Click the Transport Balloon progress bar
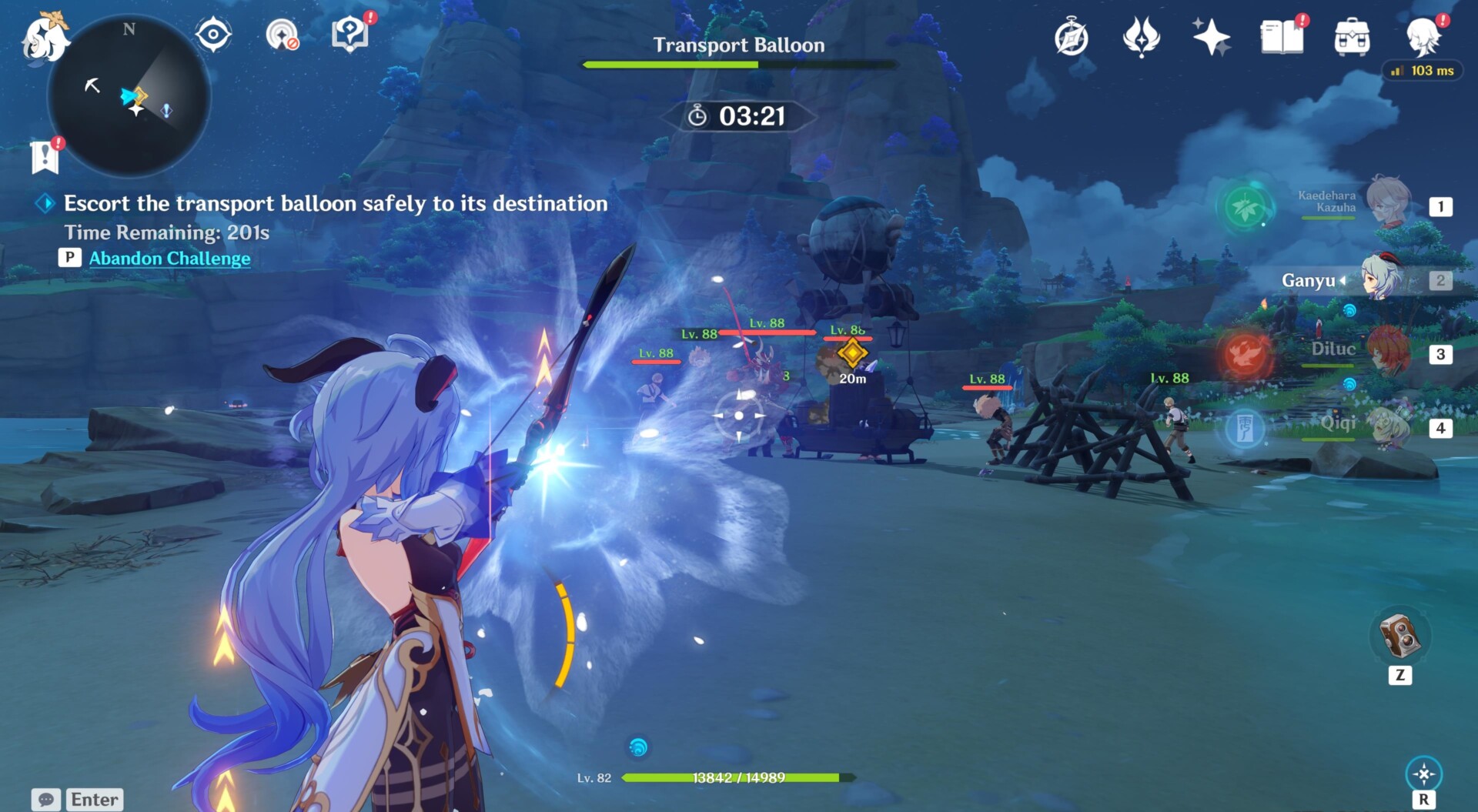 pos(737,65)
